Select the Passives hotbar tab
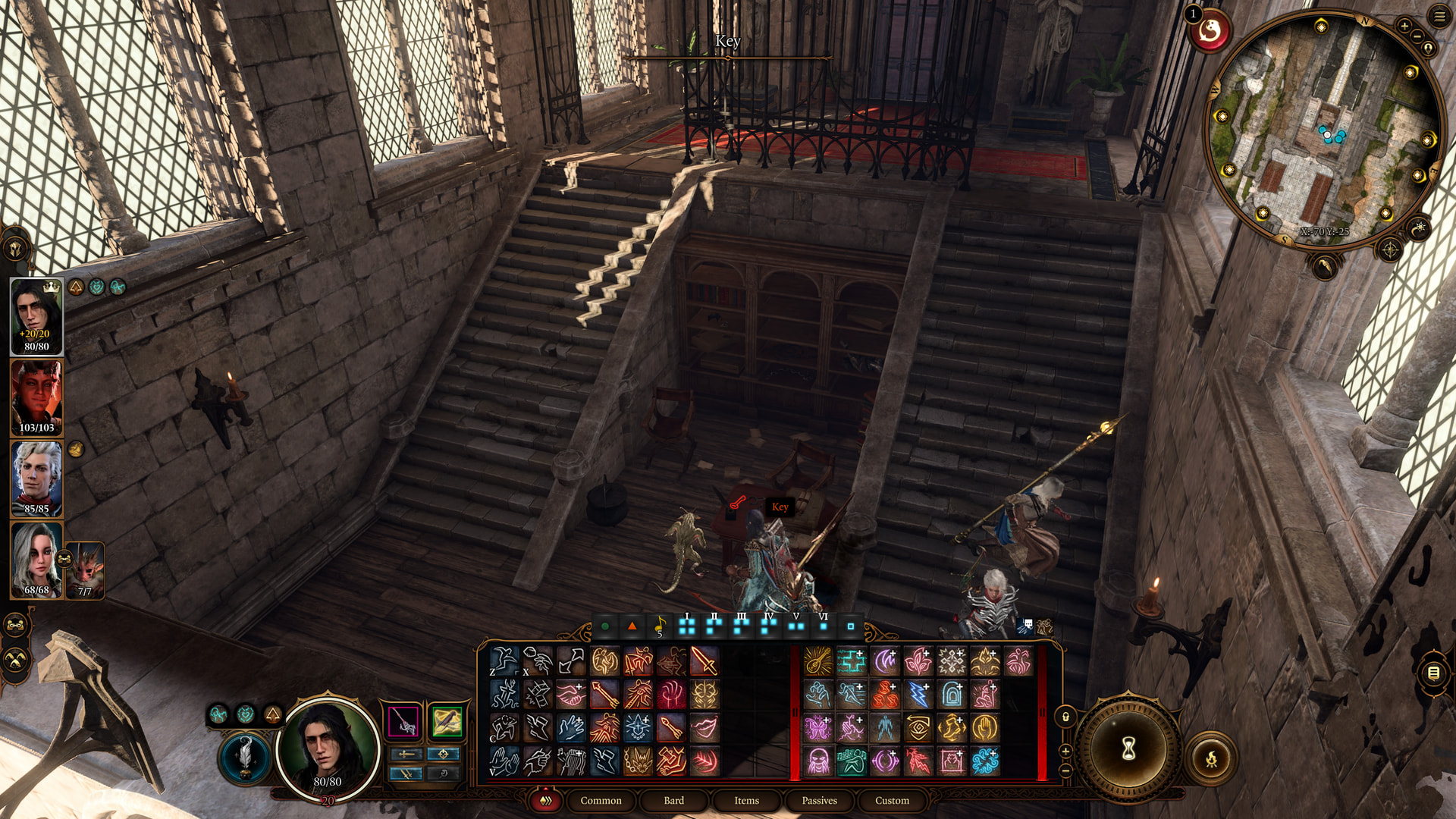 [x=819, y=801]
